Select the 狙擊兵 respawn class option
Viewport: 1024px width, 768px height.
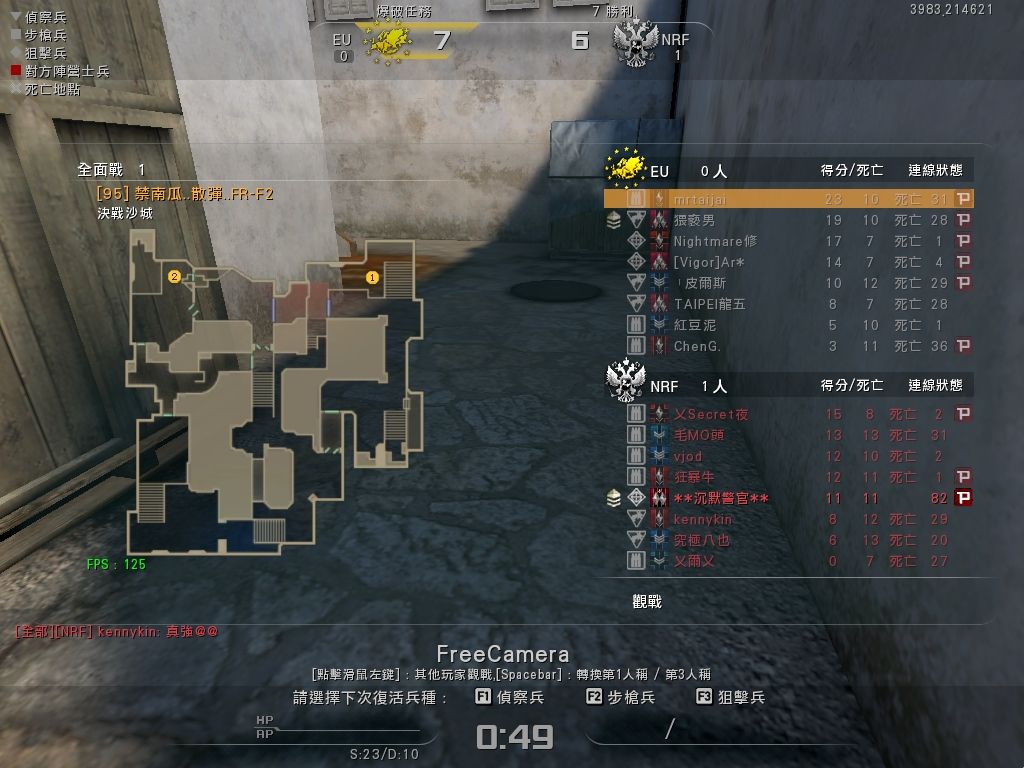click(x=731, y=697)
